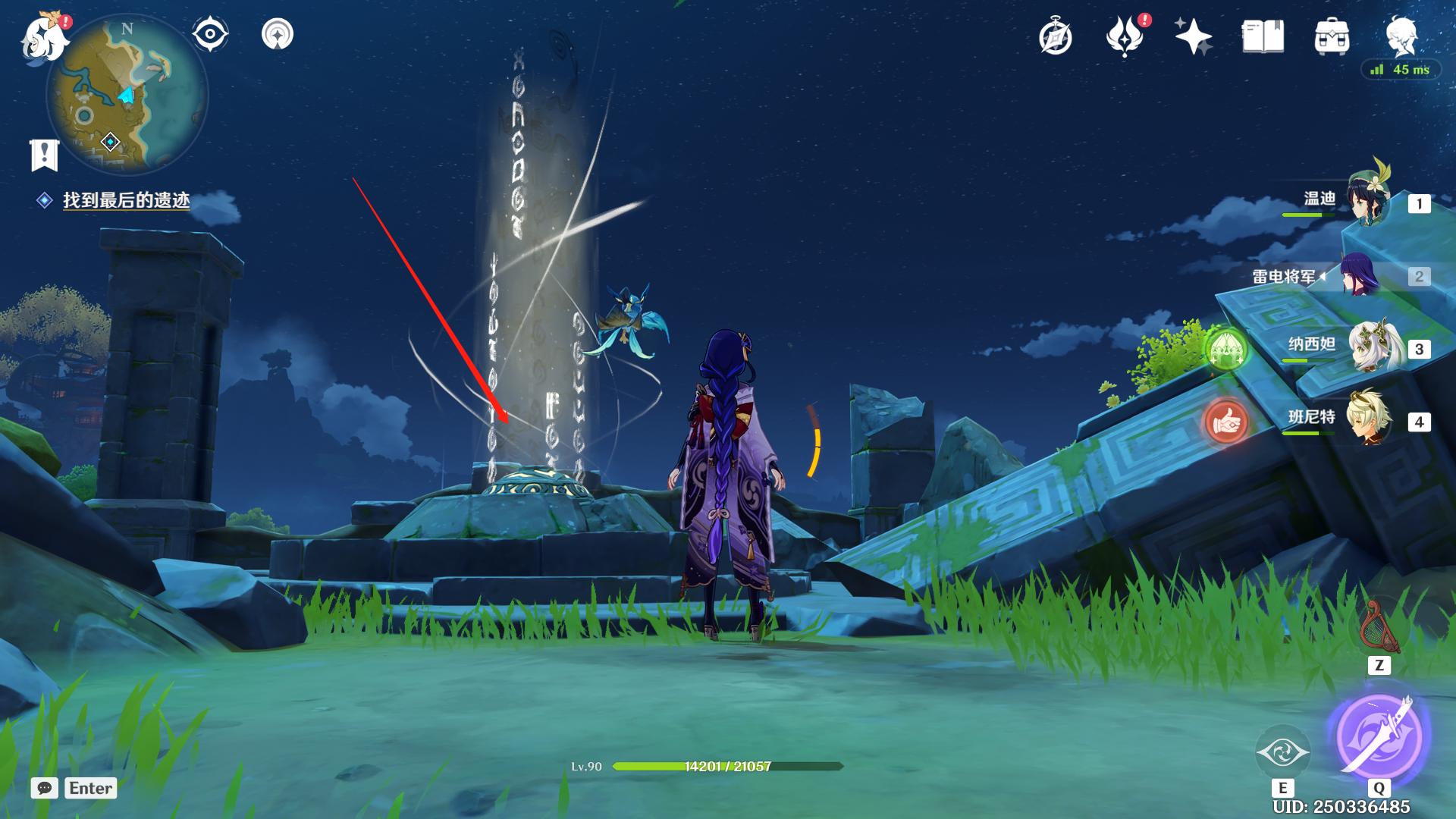
Task: Select active character 雷电将军
Action: [x=1360, y=275]
